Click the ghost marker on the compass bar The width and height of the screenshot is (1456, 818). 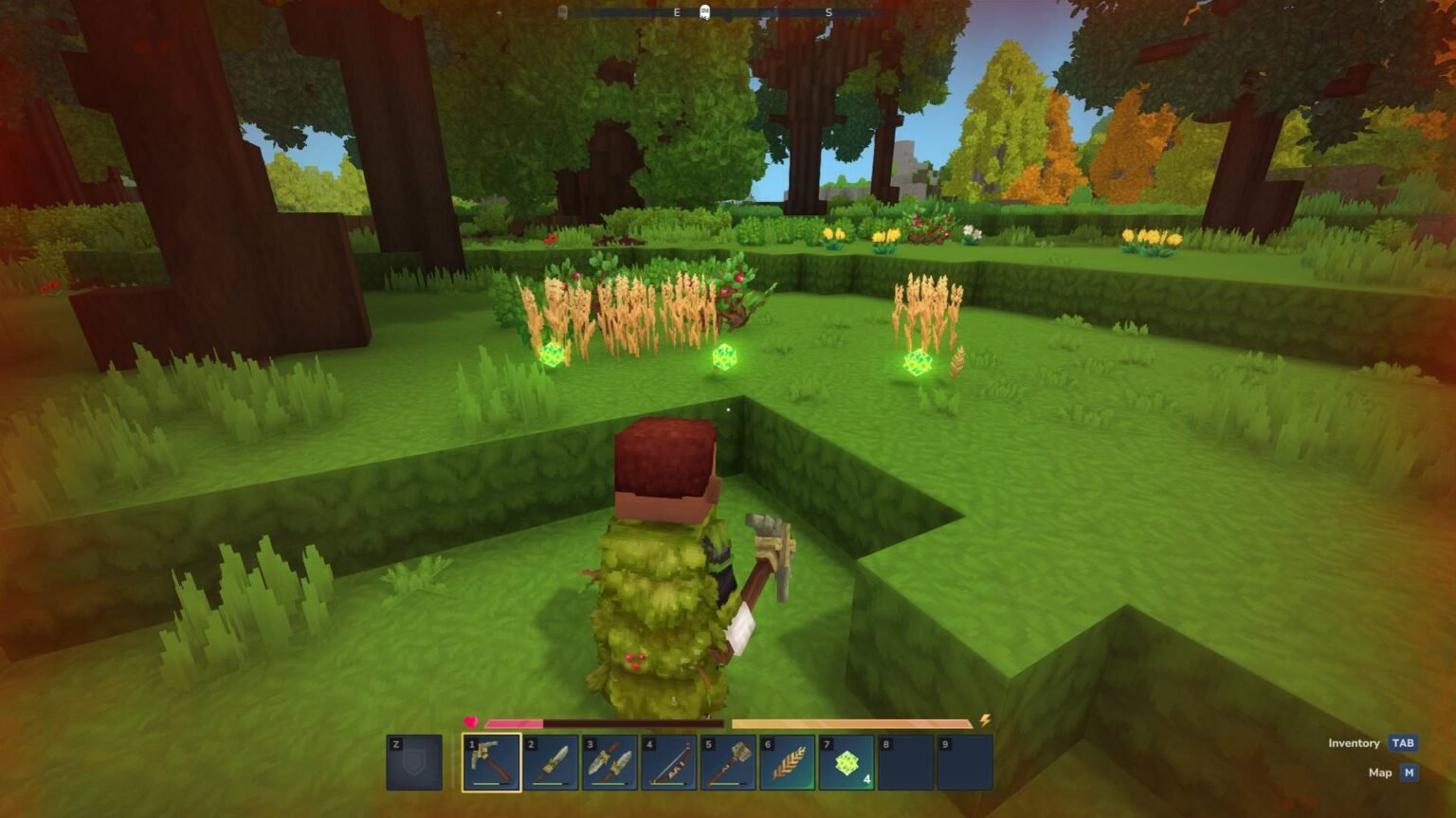point(704,11)
